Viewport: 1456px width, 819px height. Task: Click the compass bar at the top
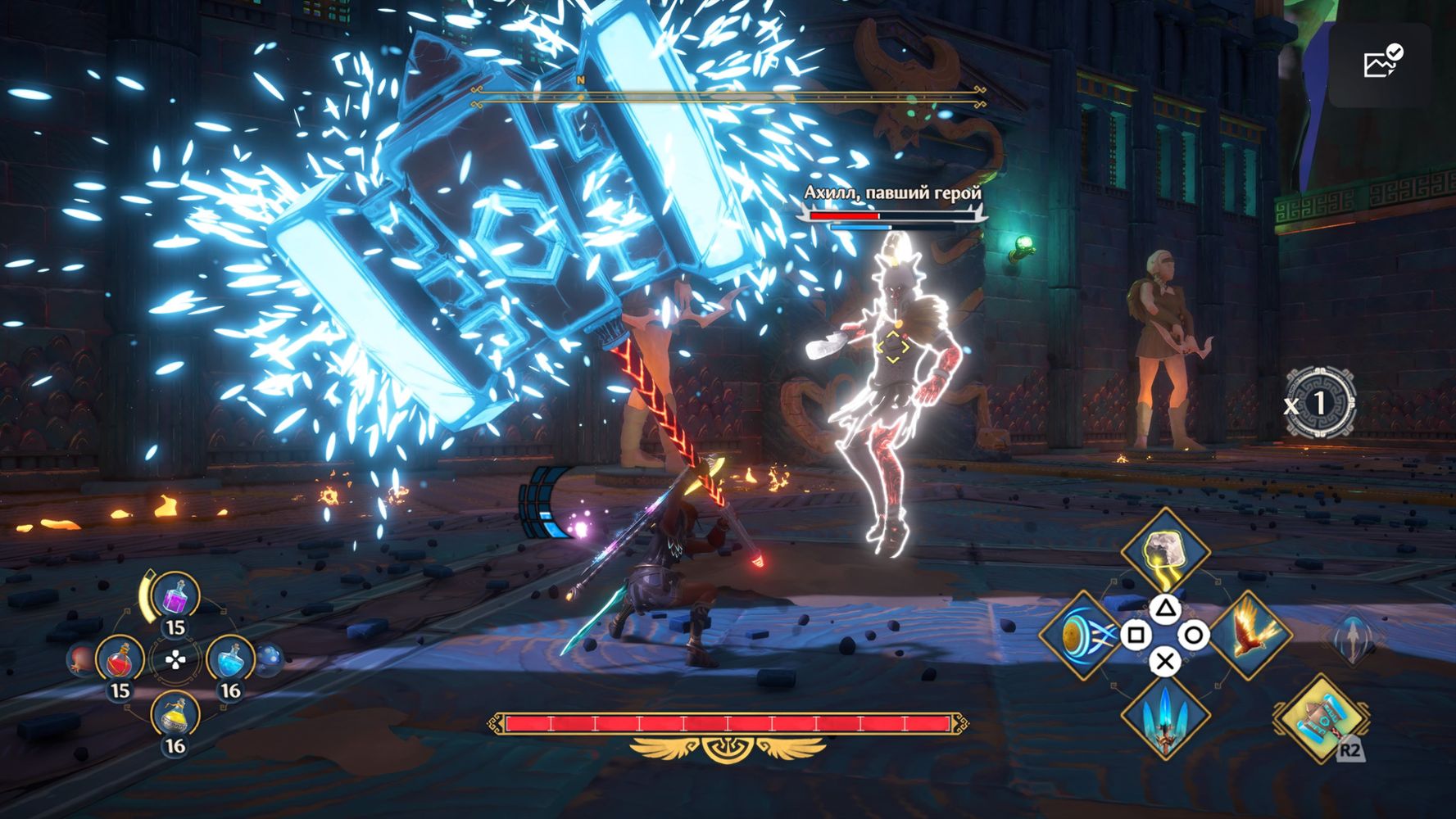[728, 97]
